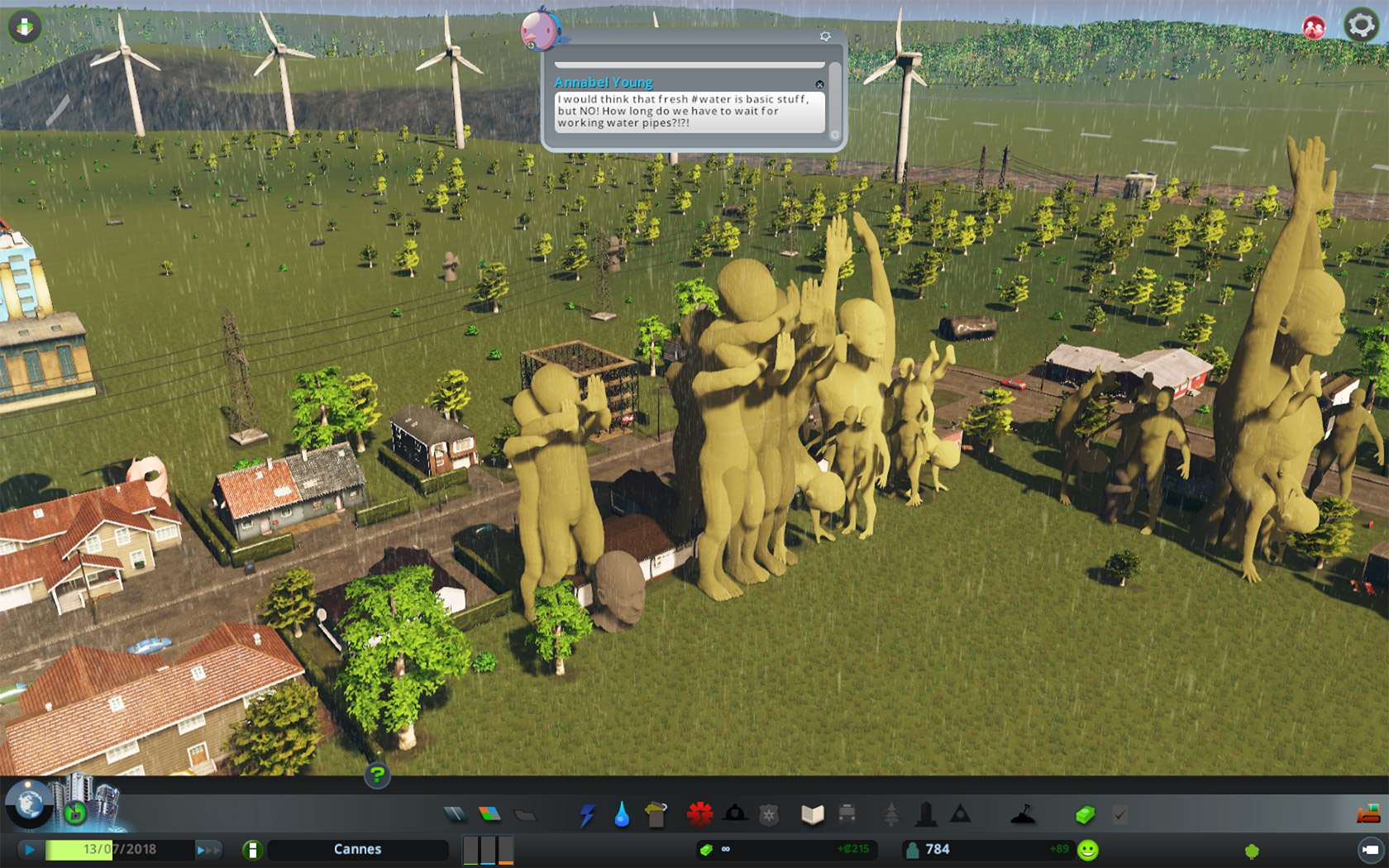
Task: Click the pink Chirper bird icon
Action: (x=540, y=29)
